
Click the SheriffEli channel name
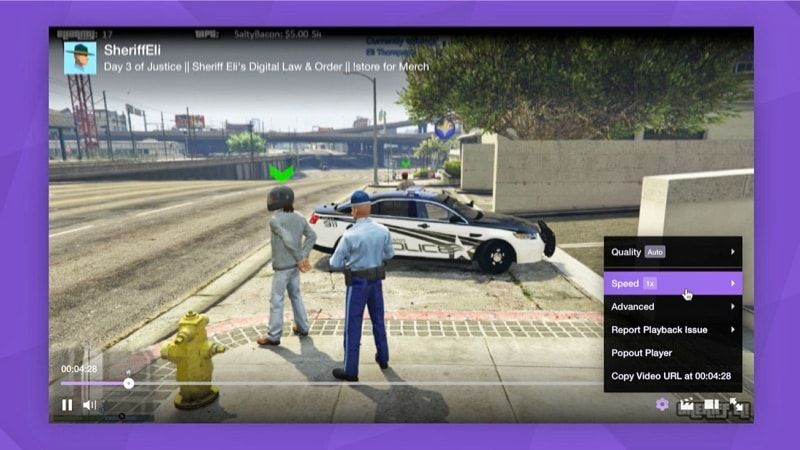pos(132,48)
